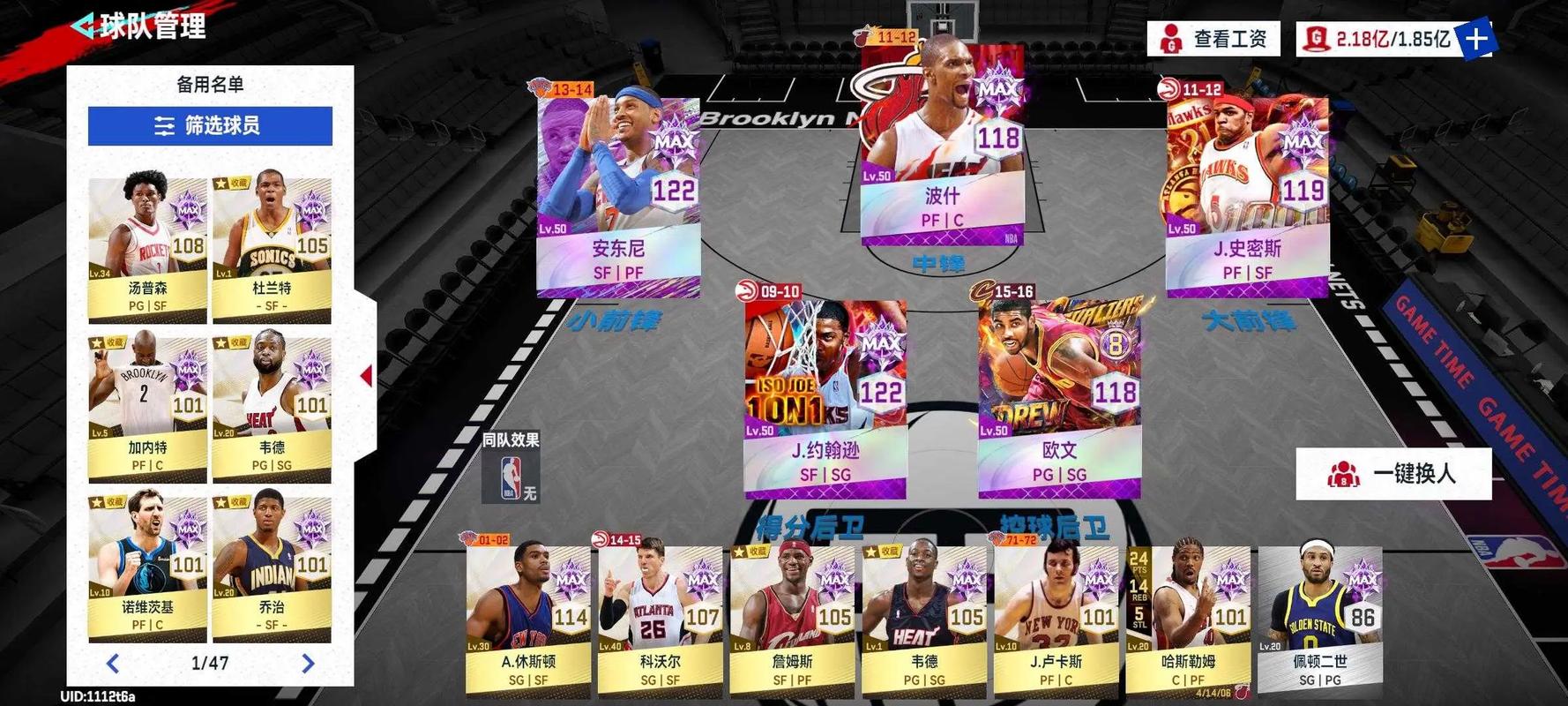
Task: Tap the blue plus salary cap button
Action: tap(1475, 39)
